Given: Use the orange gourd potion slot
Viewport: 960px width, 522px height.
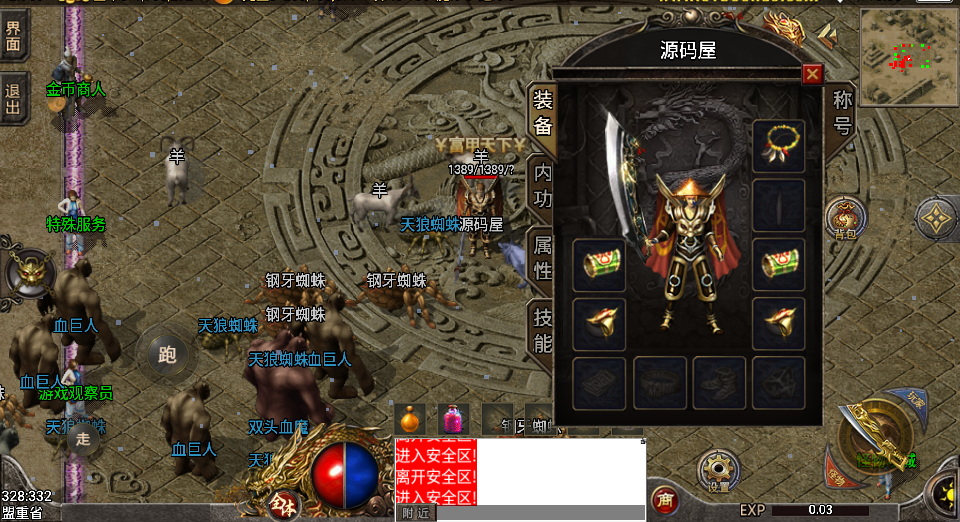Looking at the screenshot, I should [x=410, y=419].
